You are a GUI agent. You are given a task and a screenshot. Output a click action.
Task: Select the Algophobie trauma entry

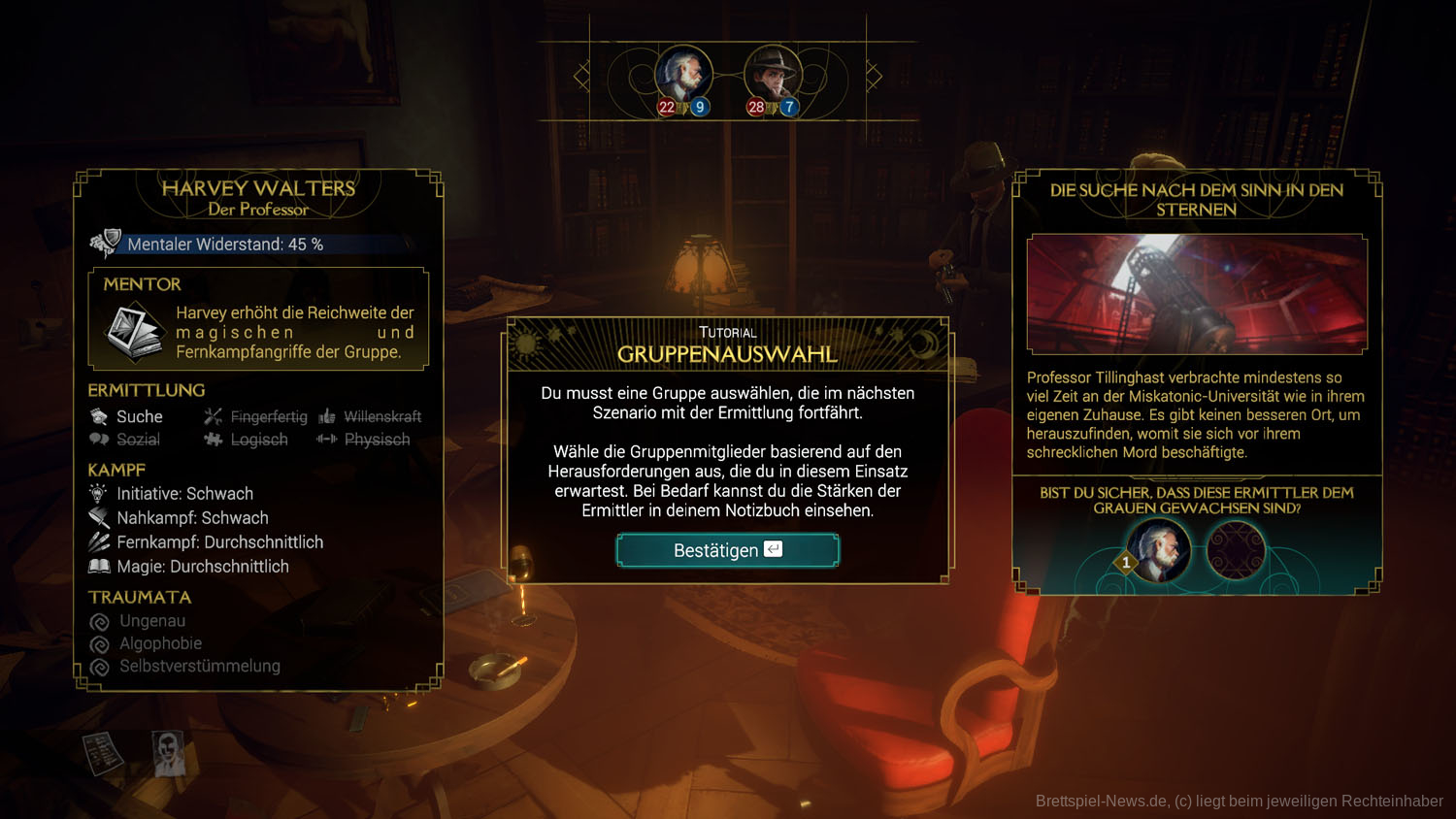coord(160,643)
